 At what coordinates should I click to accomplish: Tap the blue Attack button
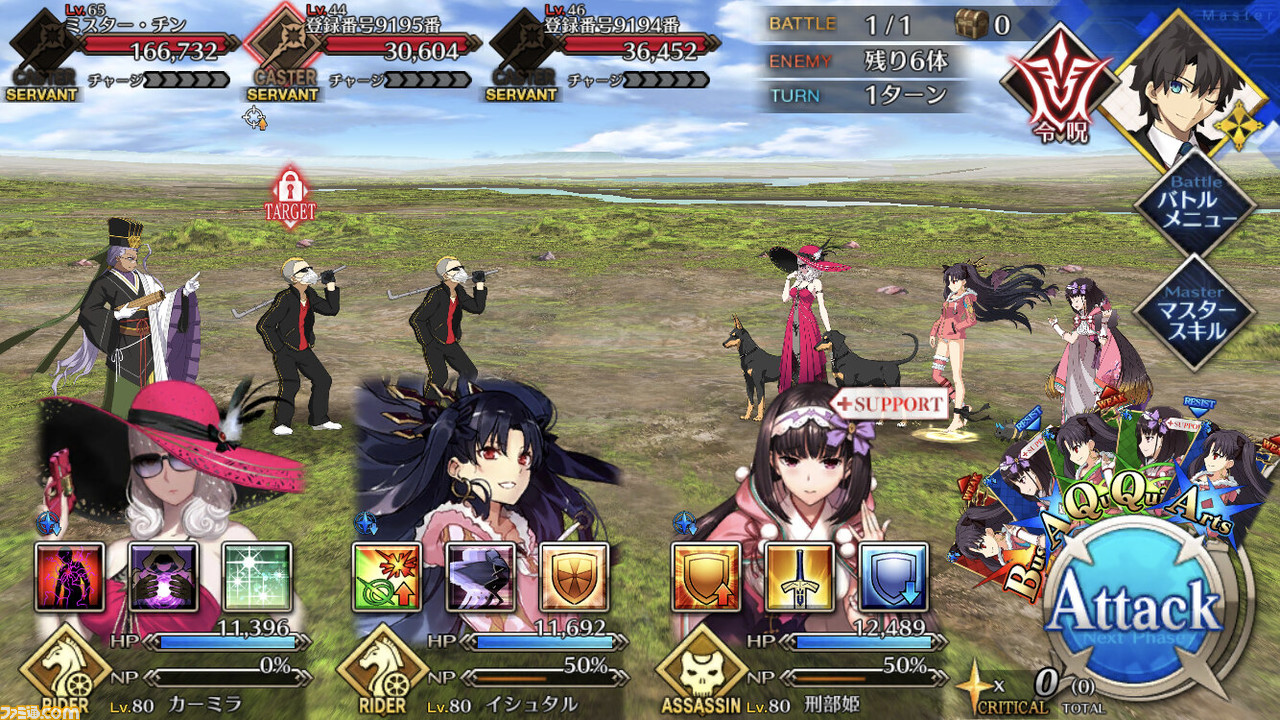[1137, 608]
